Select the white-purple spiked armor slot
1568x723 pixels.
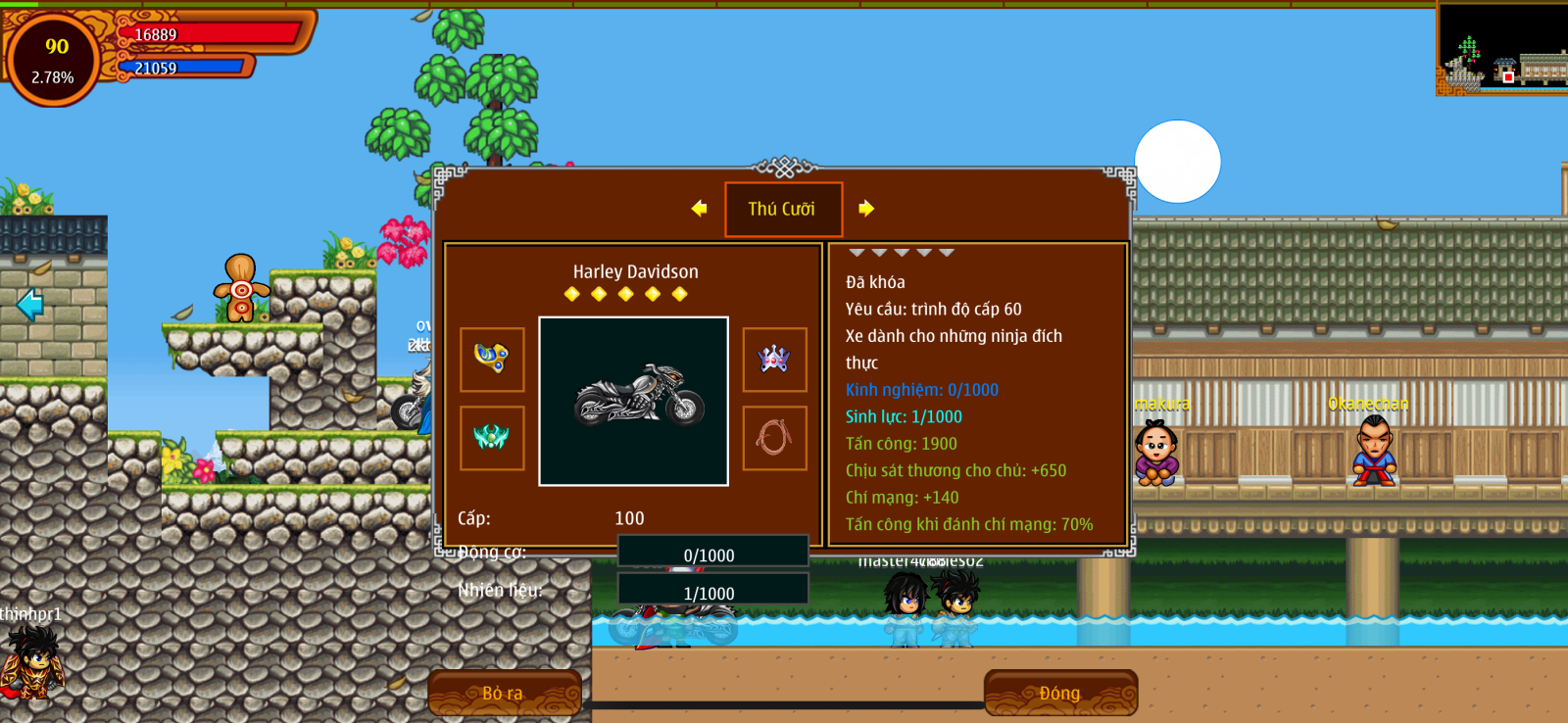pos(774,360)
